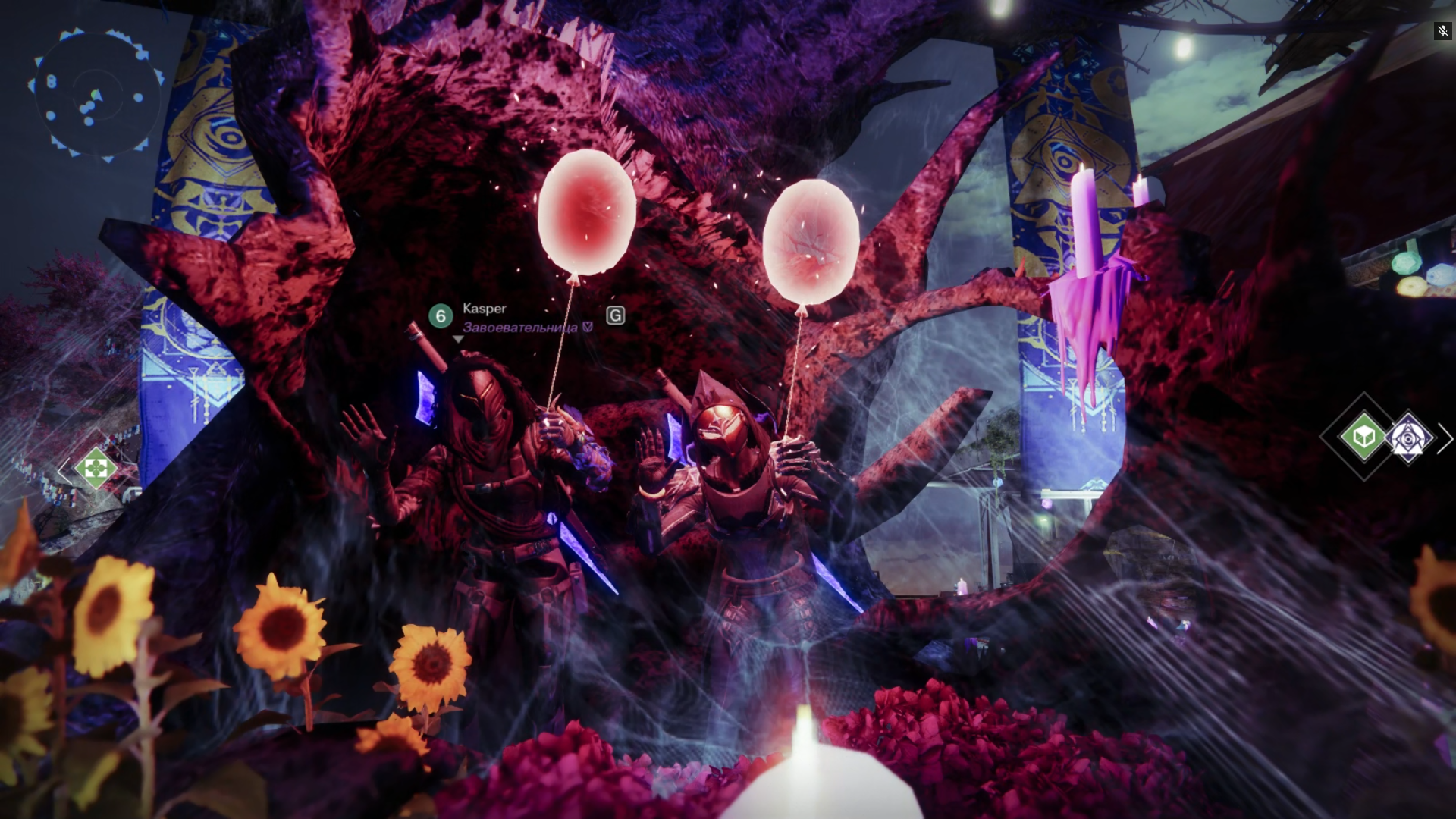Click the circular radar in the corner

(96, 95)
